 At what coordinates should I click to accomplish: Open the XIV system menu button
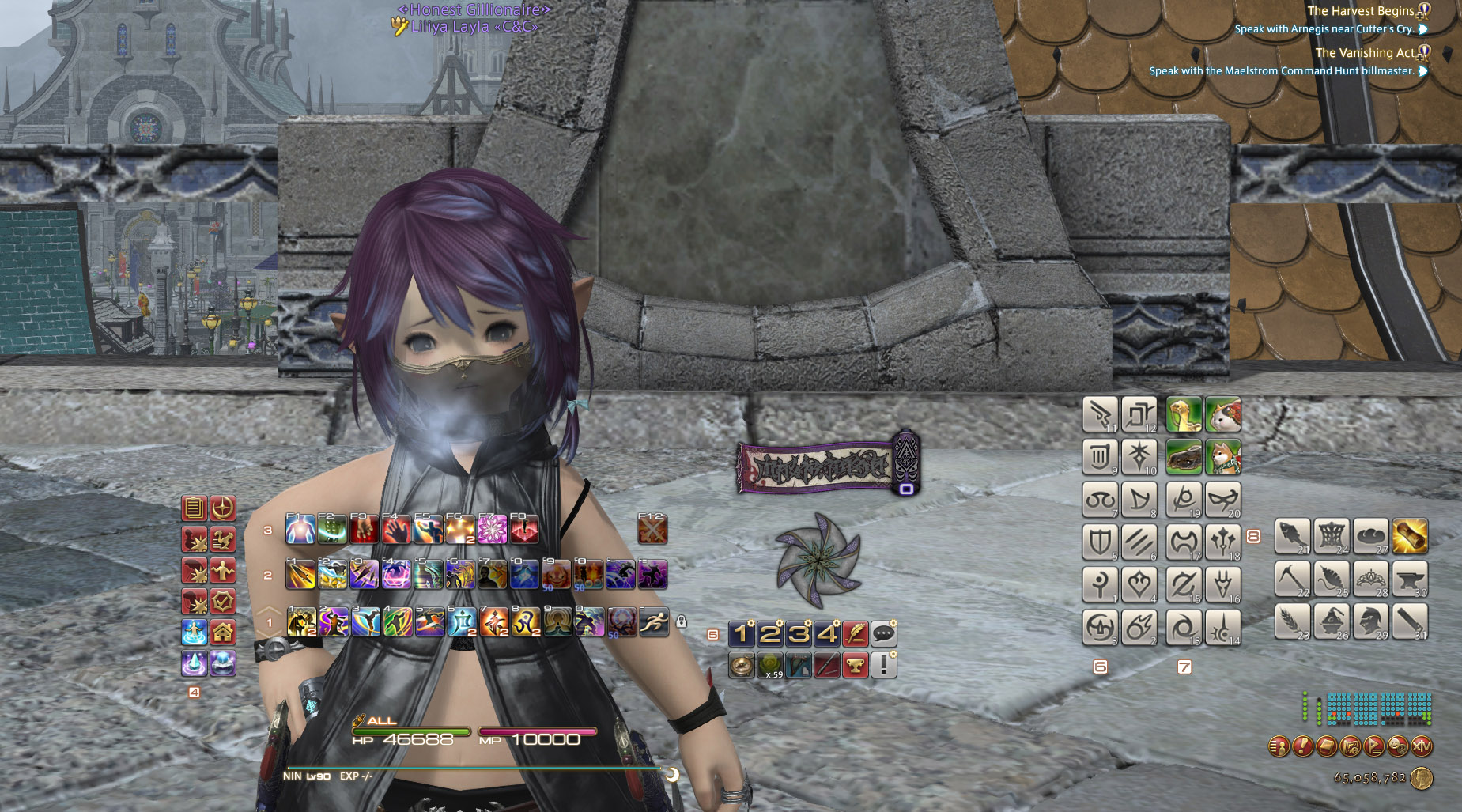coord(1422,746)
